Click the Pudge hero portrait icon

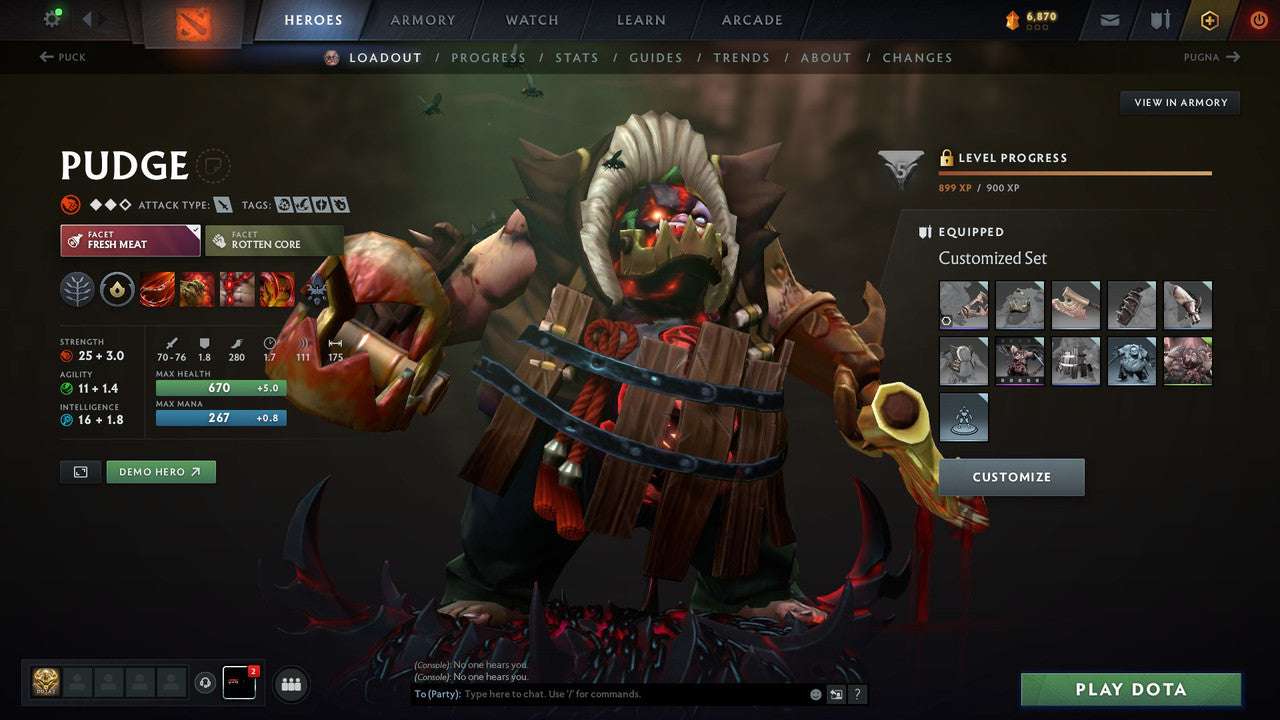point(332,57)
